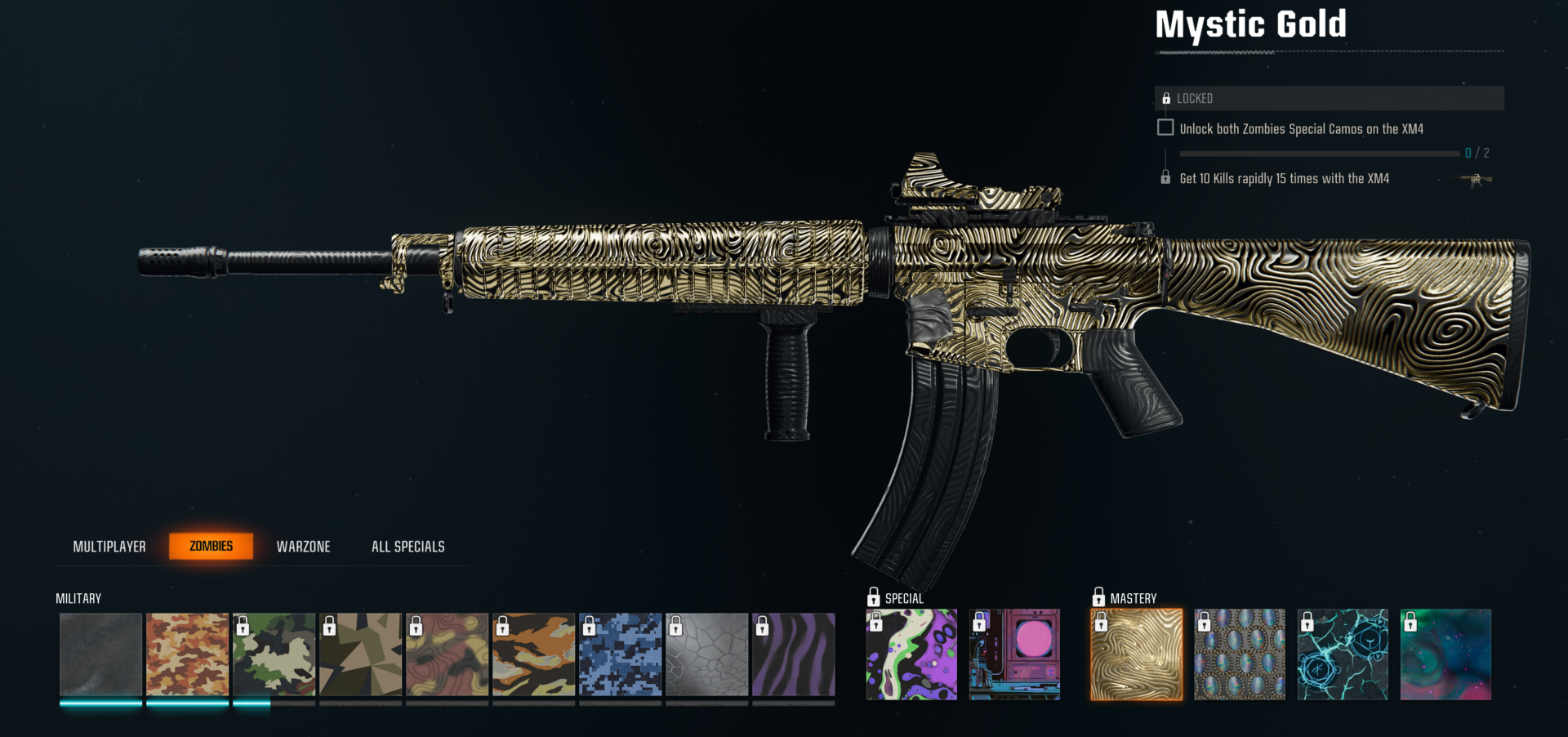Choose the gray cracked stone camo
This screenshot has width=1568, height=737.
click(x=706, y=654)
